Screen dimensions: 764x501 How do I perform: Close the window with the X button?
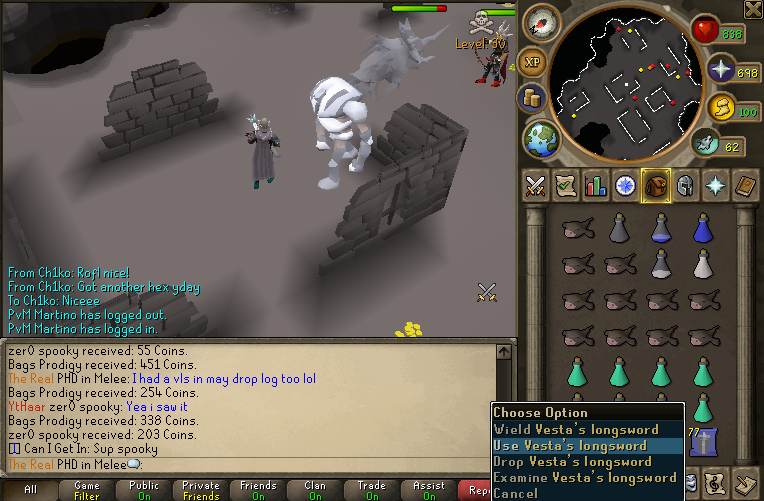(753, 10)
